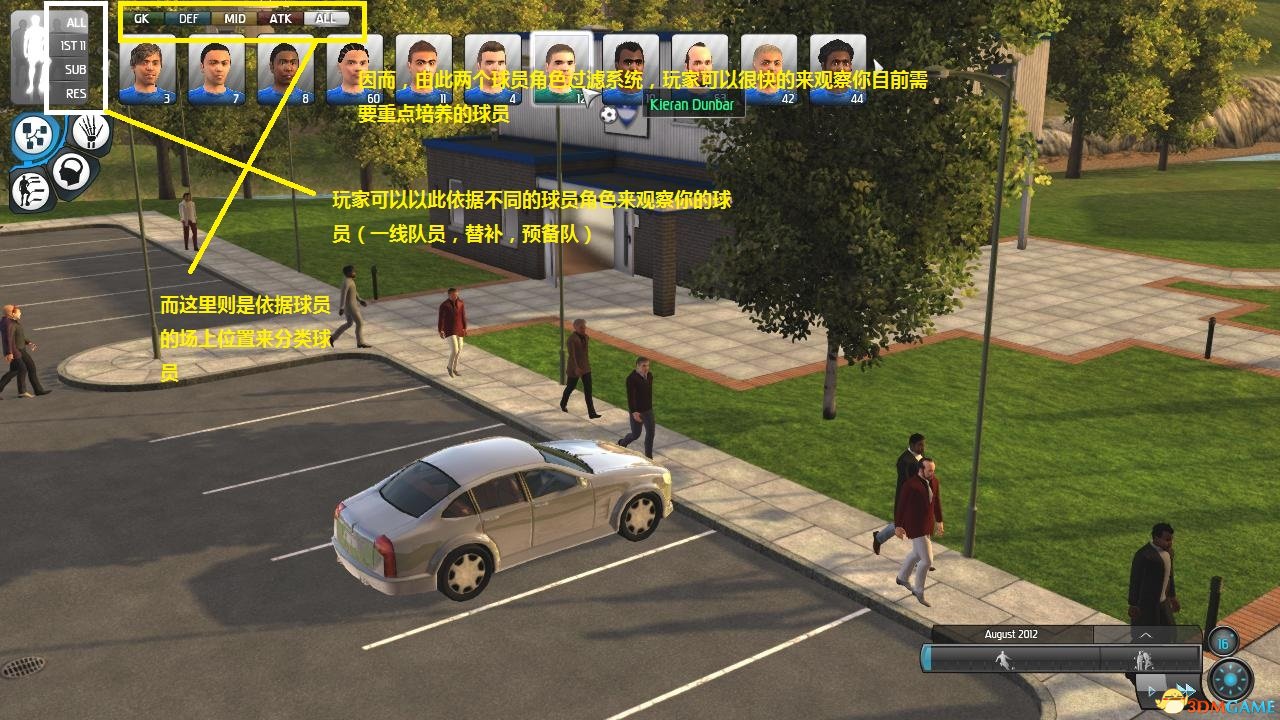Viewport: 1280px width, 720px height.
Task: Show only DEF players
Action: click(188, 18)
